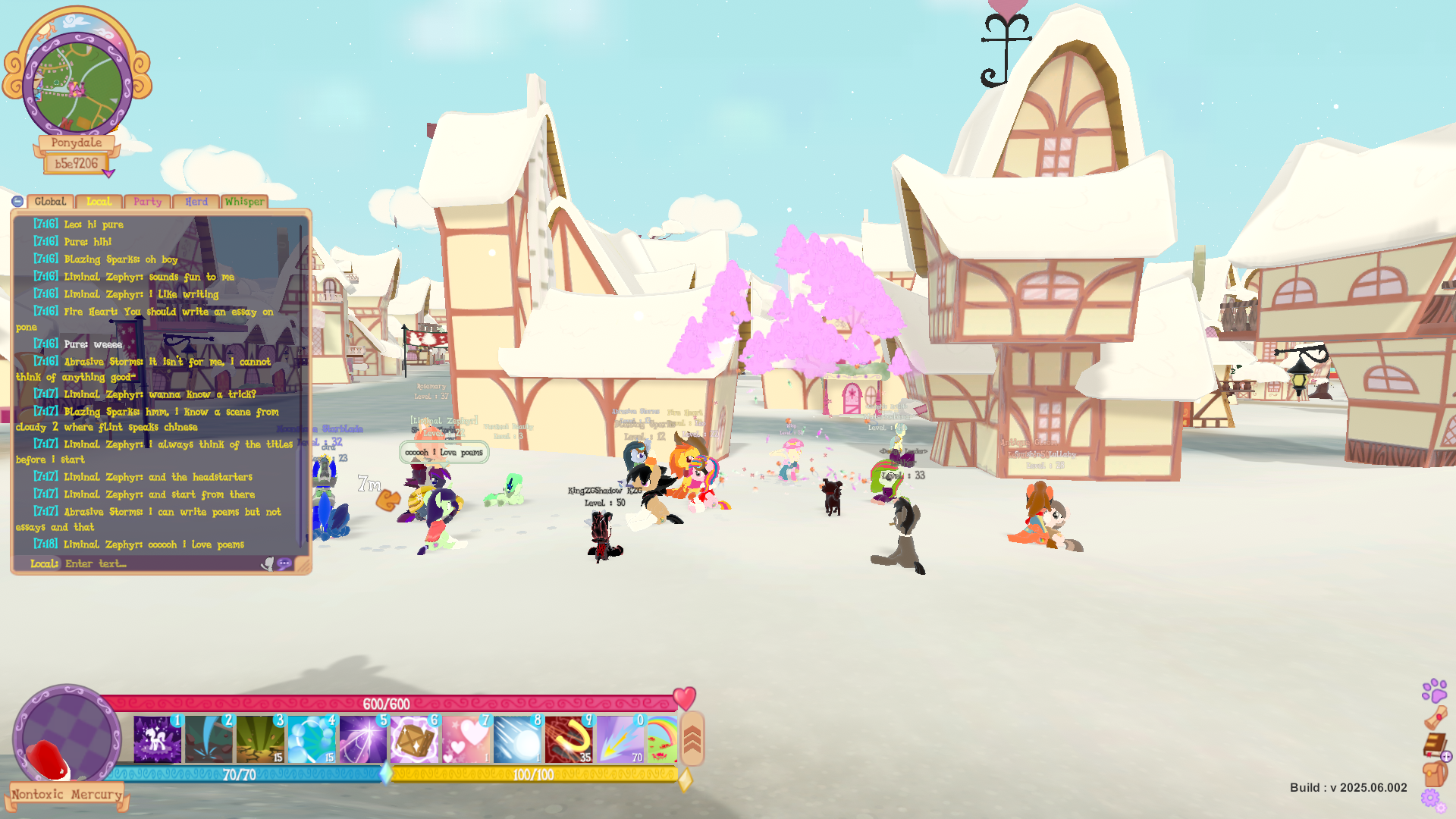The image size is (1456, 819).
Task: Open the pets menu paw icon
Action: click(1434, 690)
